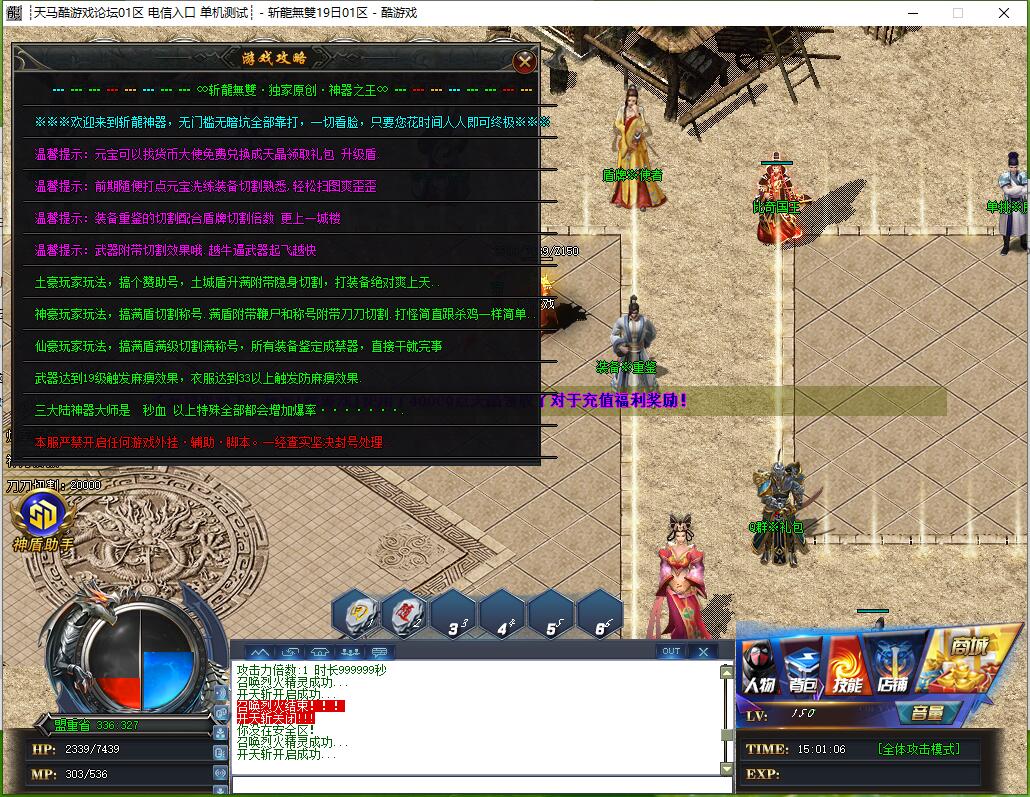
Task: Click the 音量 volume button
Action: [x=928, y=713]
